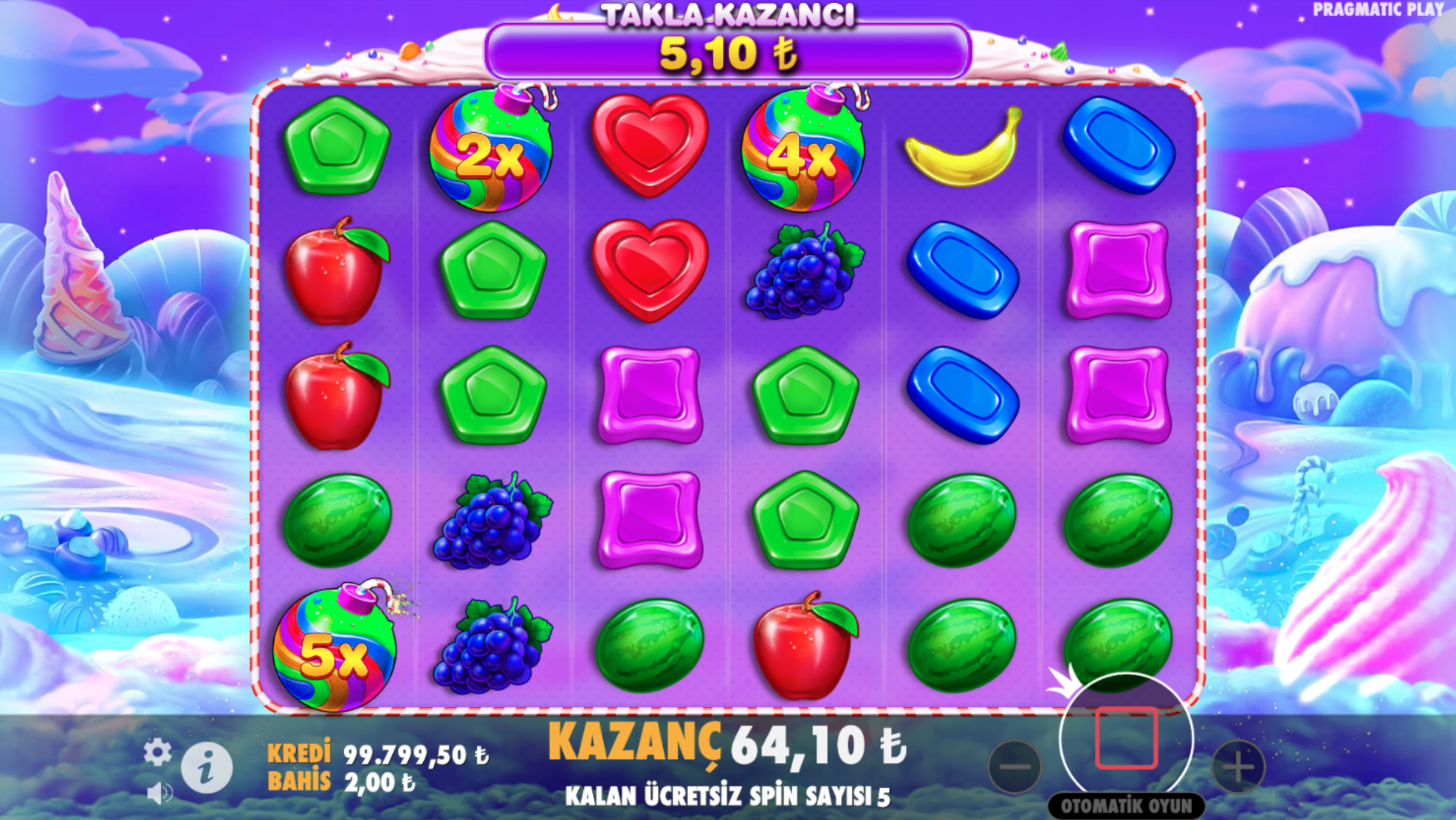Open the settings gear menu

tap(157, 753)
